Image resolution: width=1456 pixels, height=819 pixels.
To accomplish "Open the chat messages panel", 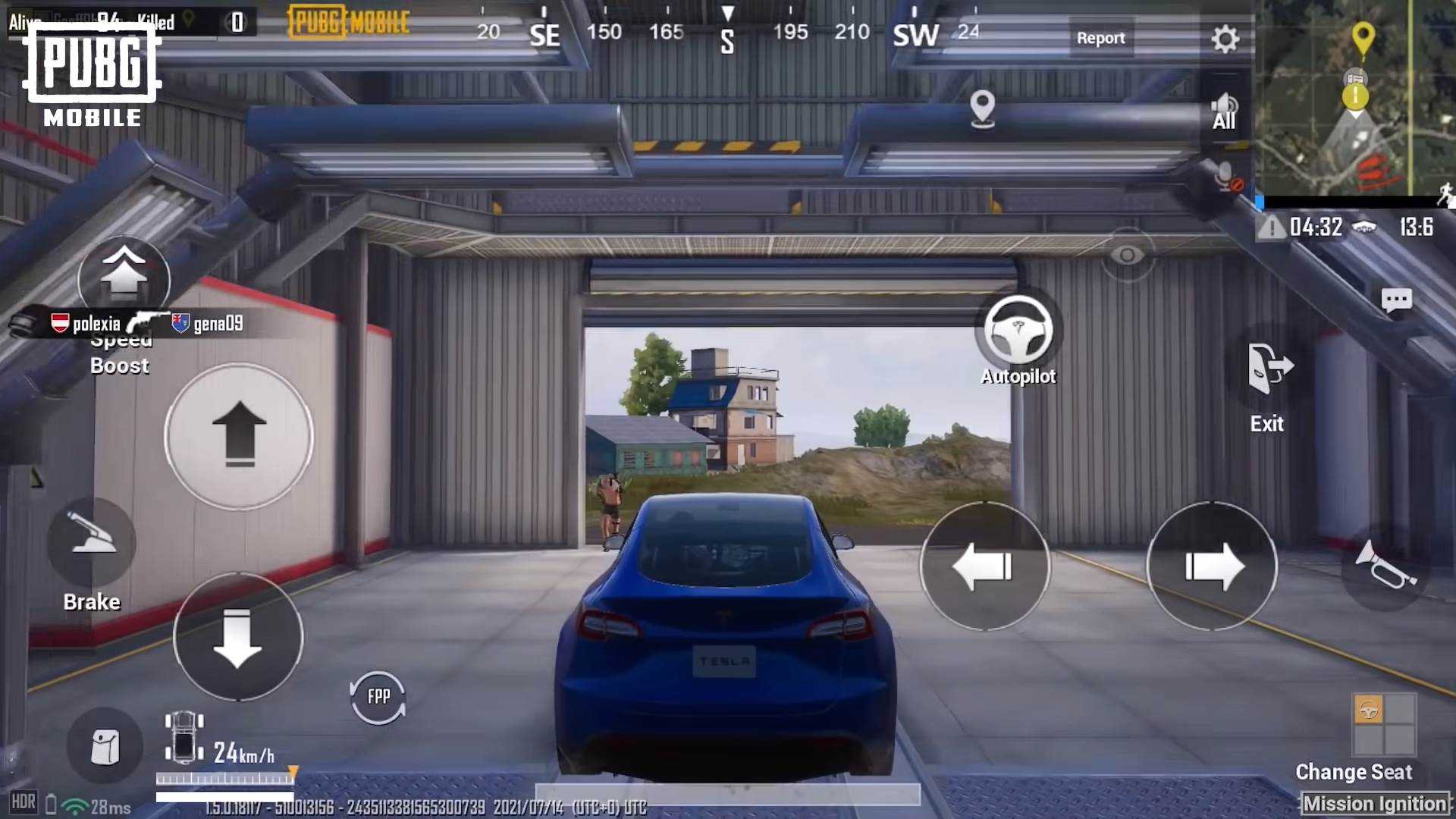I will tap(1399, 300).
